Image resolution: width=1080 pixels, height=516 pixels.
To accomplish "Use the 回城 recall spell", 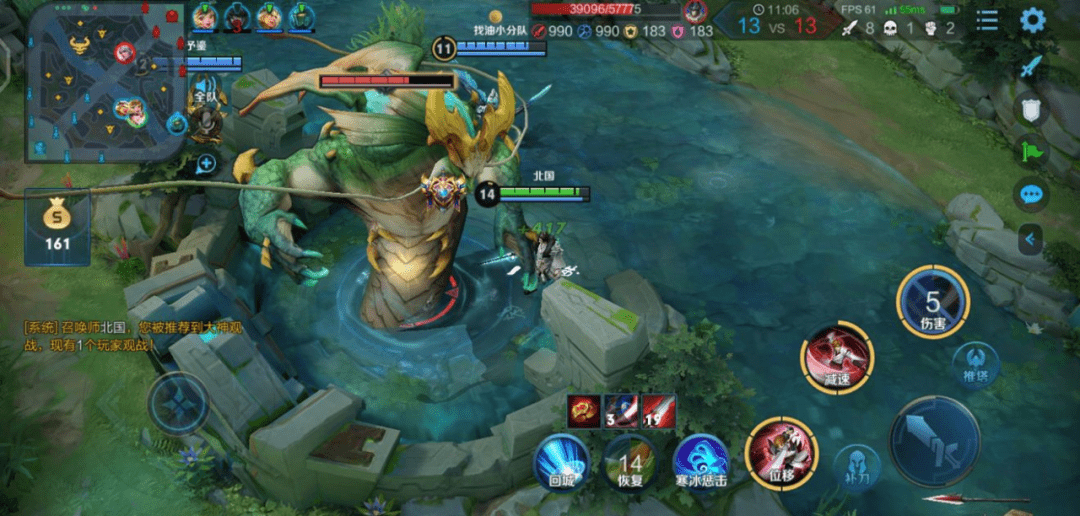I will (562, 461).
